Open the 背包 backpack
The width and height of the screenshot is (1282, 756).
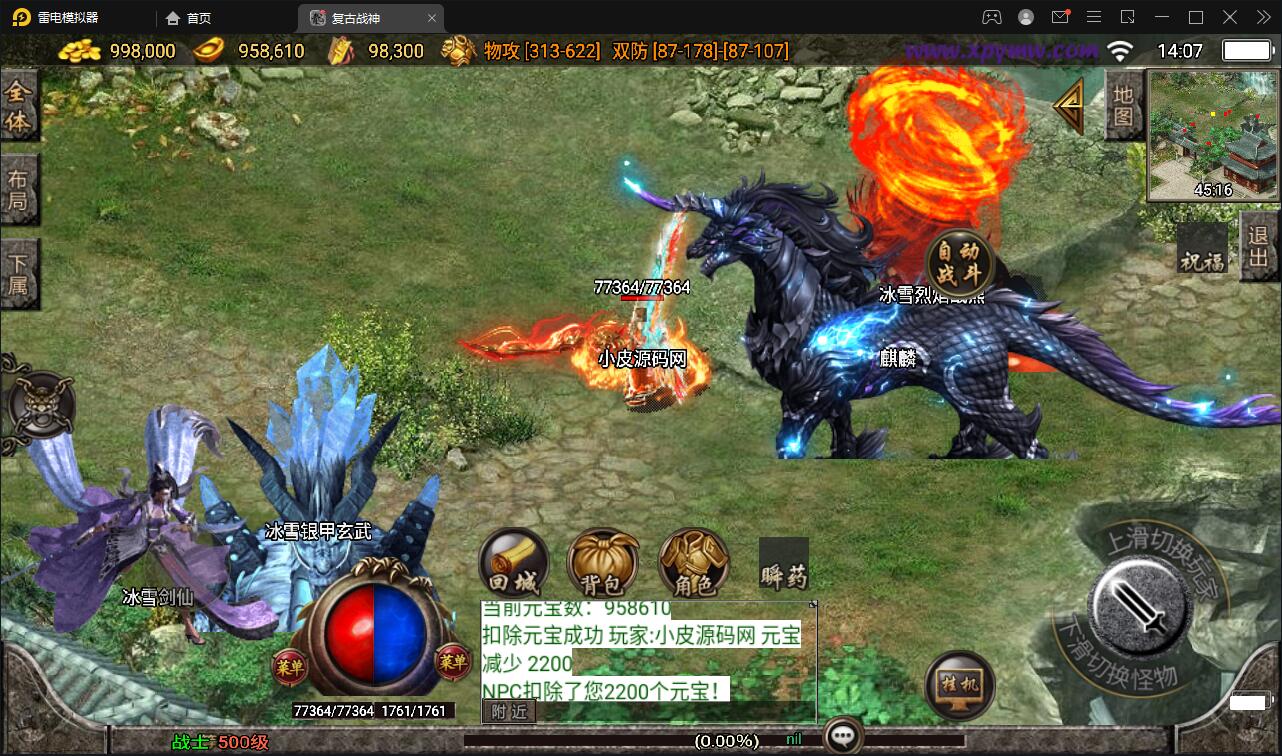click(x=602, y=564)
